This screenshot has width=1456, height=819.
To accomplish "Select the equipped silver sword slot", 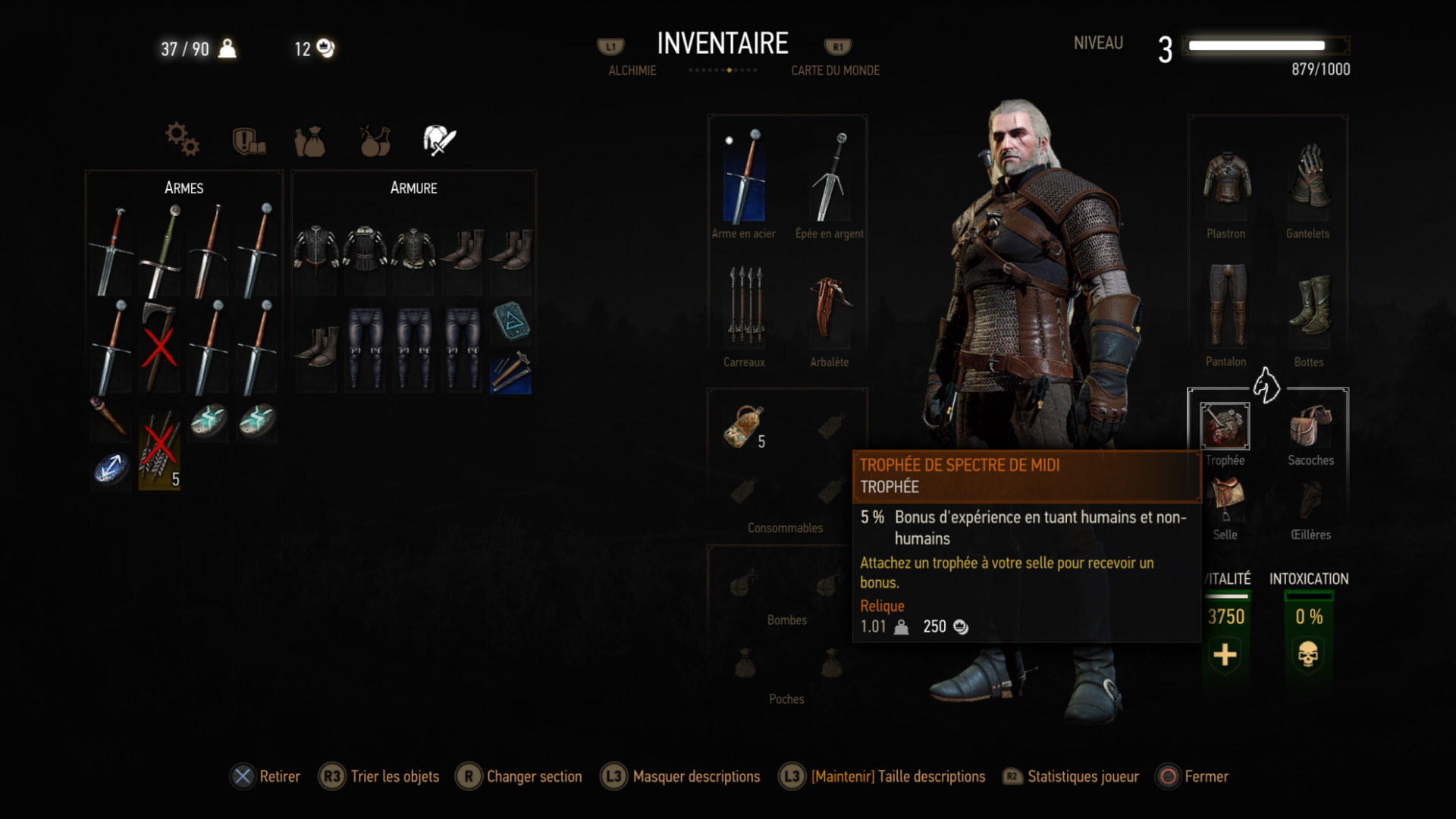I will coord(830,177).
